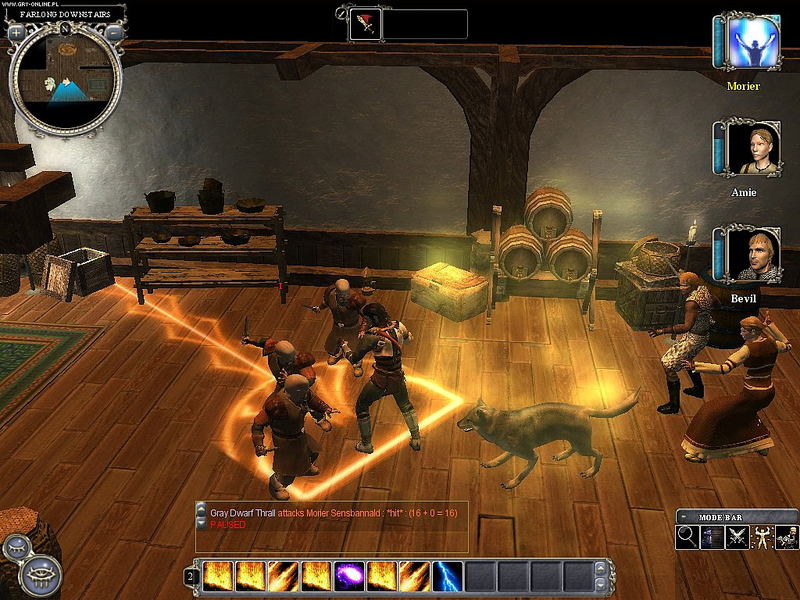Open the magnifying glass search mode

point(687,536)
